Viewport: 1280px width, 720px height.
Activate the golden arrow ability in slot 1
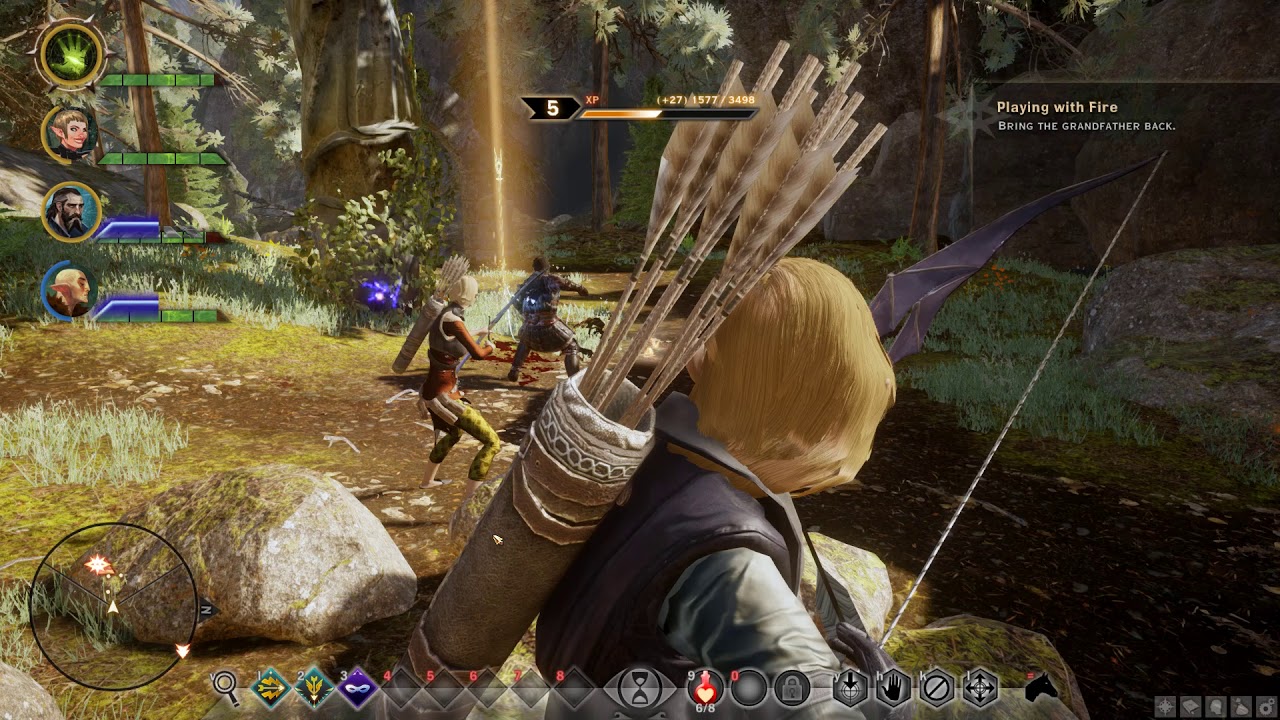[x=271, y=688]
